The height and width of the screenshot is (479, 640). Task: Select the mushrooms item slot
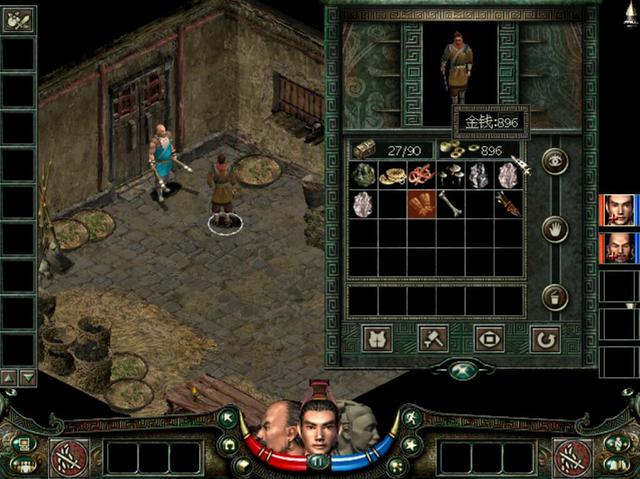tap(450, 175)
